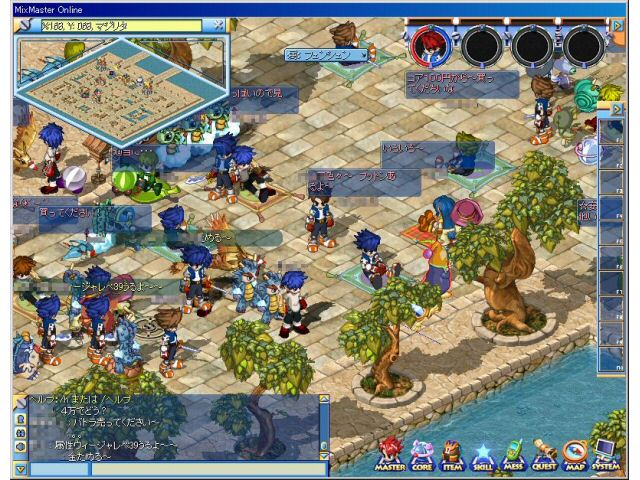This screenshot has width=640, height=480.
Task: Open the MASTER character menu
Action: pos(390,455)
